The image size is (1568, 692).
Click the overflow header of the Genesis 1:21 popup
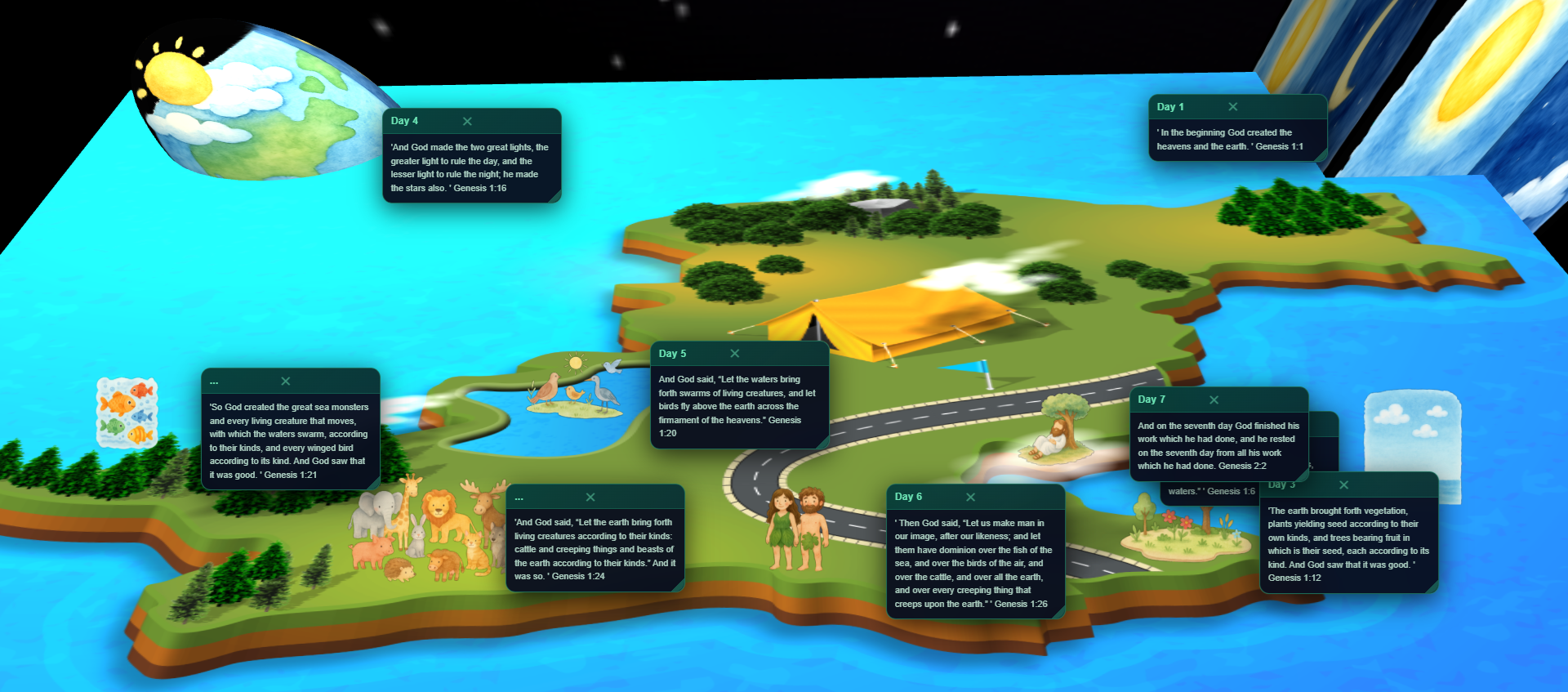(x=215, y=381)
